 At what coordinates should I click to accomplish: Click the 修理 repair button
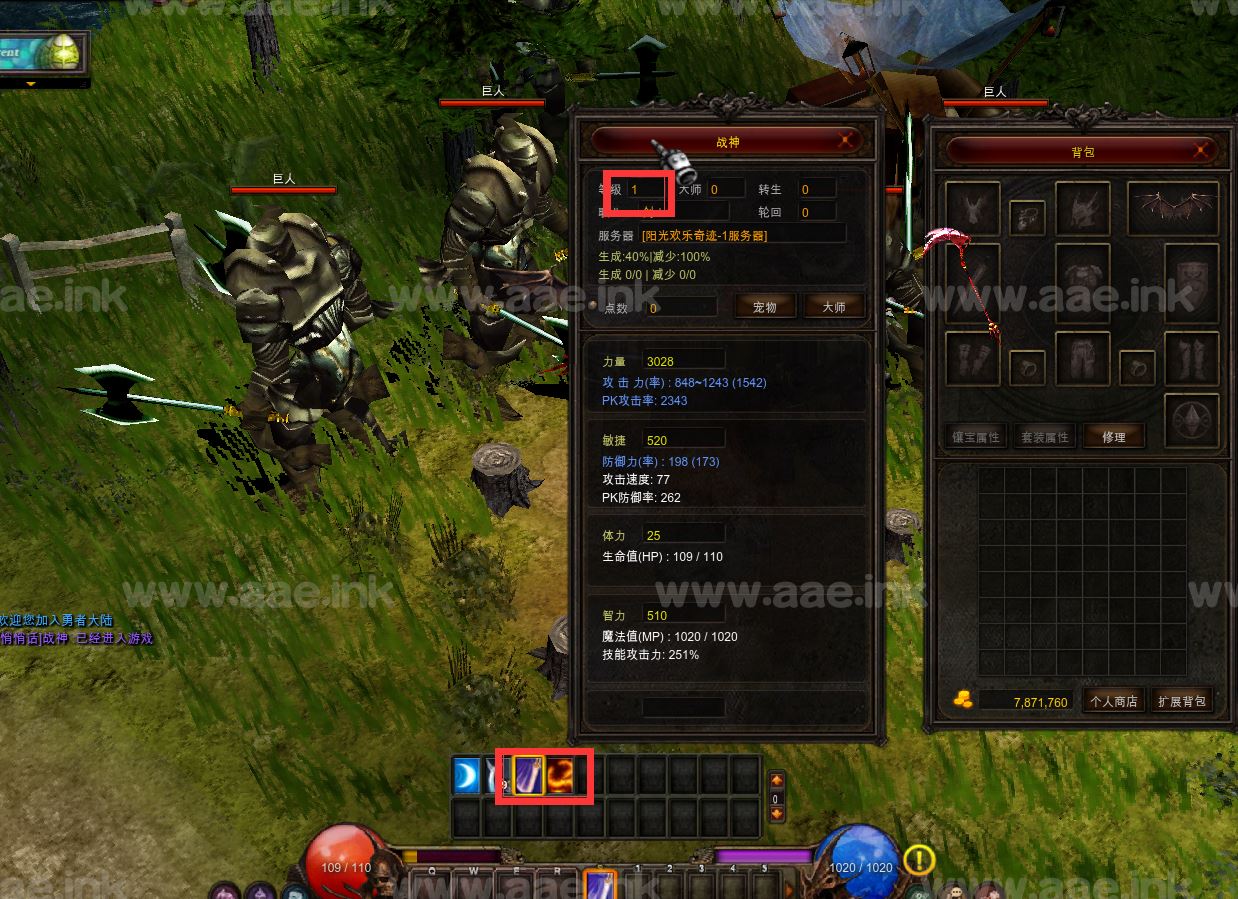point(1113,437)
